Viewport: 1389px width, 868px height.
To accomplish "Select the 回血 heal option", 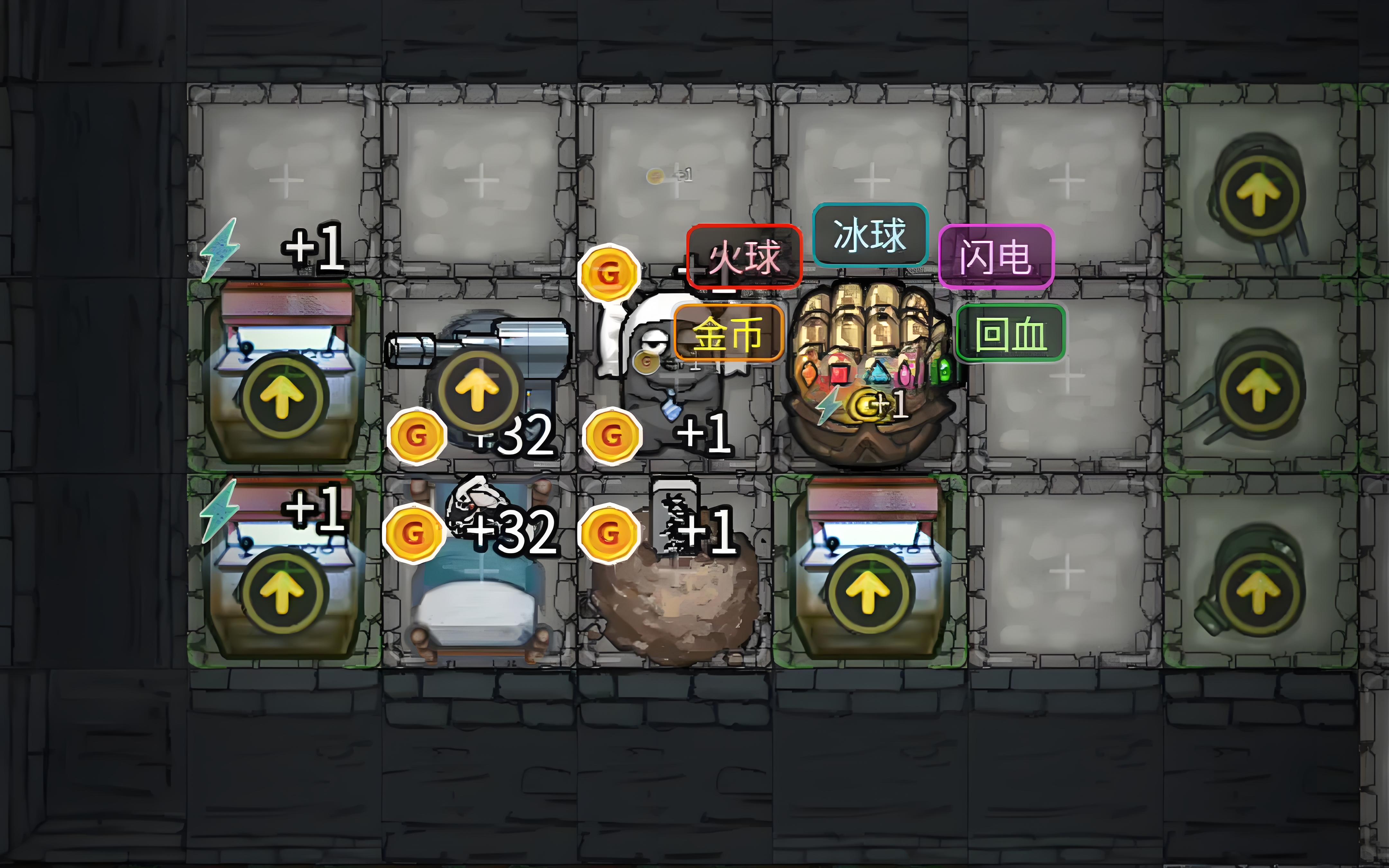I will [x=1010, y=334].
